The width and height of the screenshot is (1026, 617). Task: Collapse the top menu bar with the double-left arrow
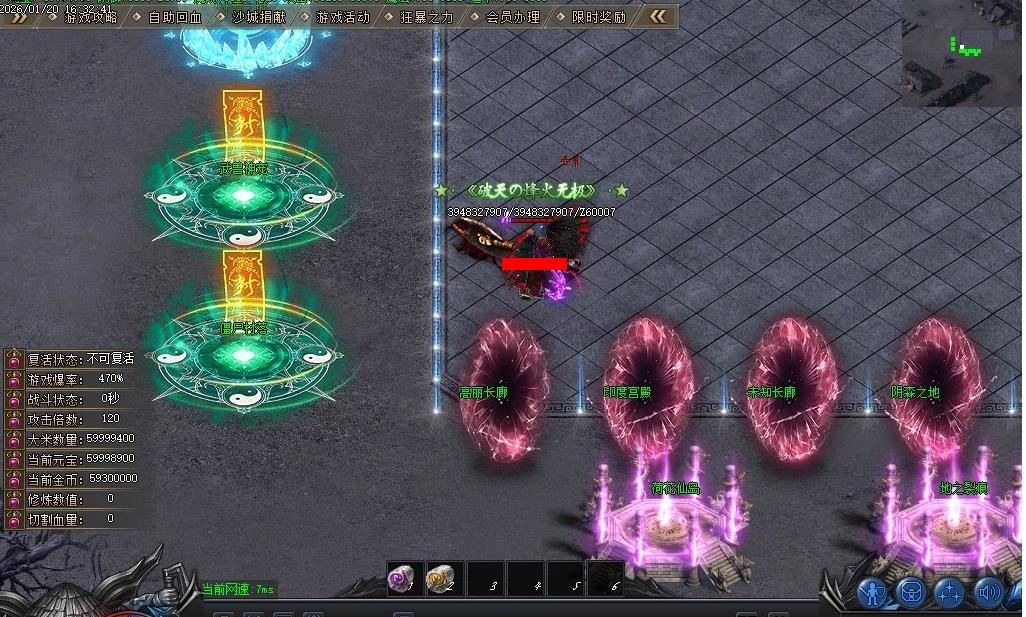tap(657, 16)
